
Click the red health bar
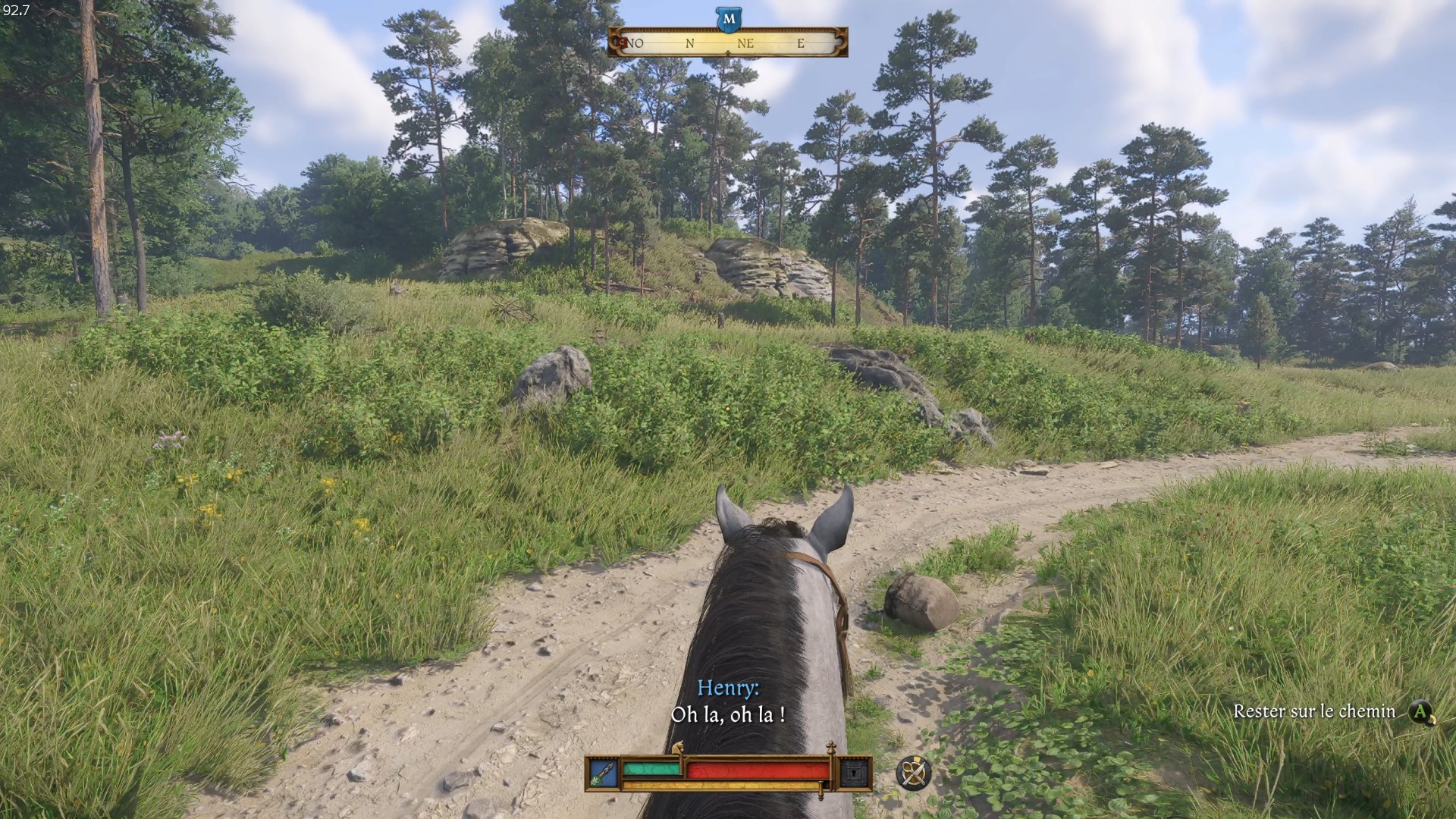click(758, 770)
